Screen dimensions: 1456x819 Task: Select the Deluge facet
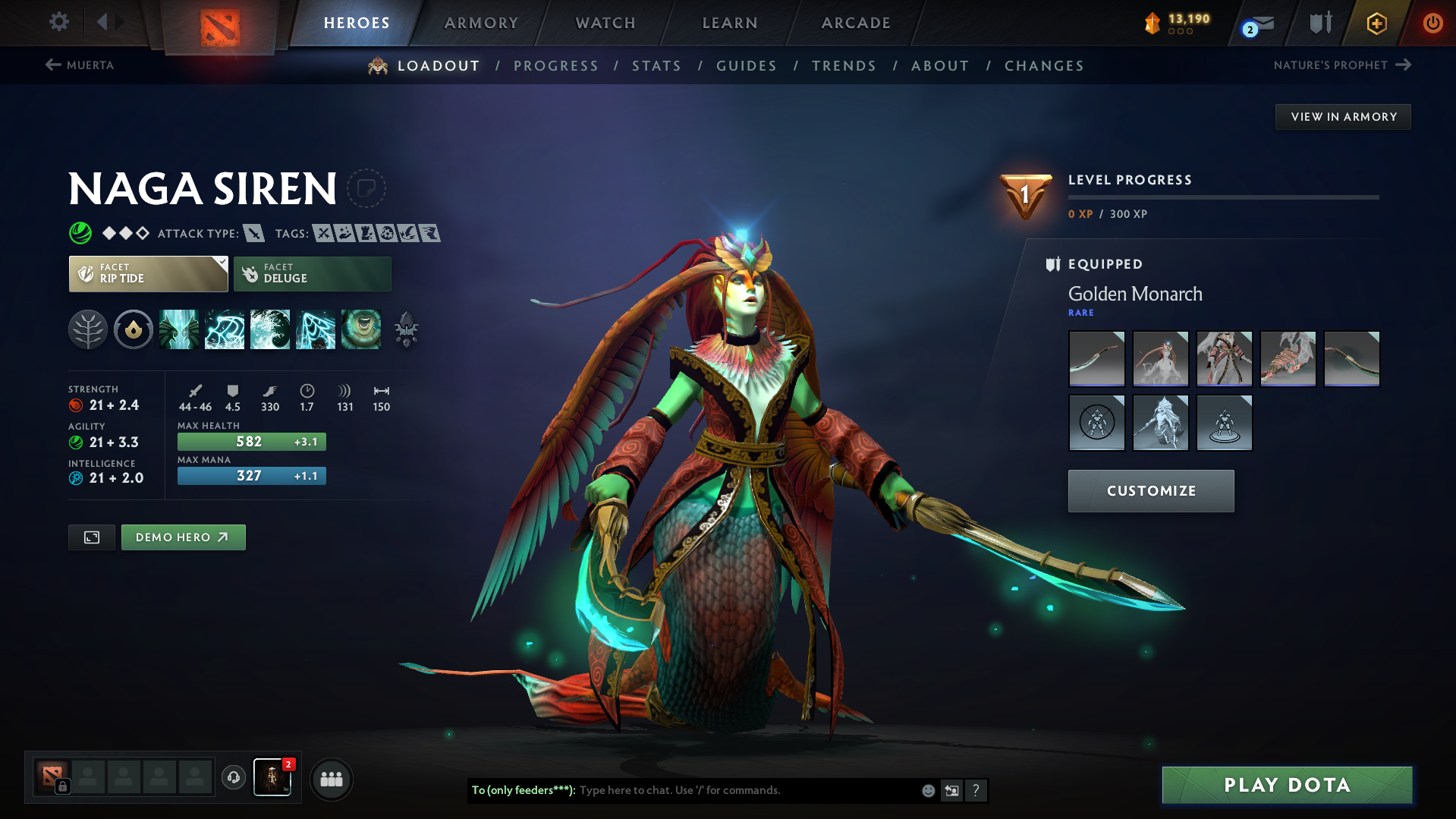(312, 273)
